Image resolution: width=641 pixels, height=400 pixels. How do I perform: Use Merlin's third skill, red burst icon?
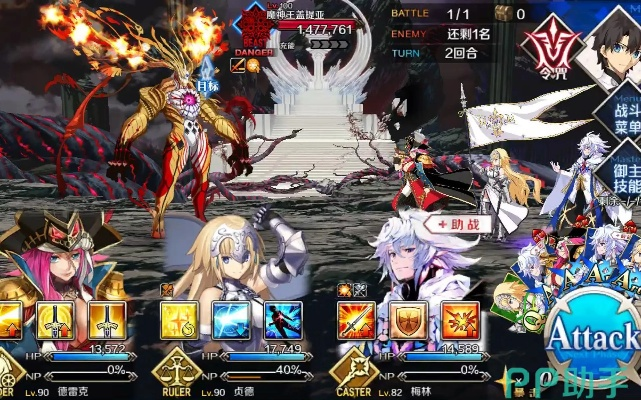[459, 320]
